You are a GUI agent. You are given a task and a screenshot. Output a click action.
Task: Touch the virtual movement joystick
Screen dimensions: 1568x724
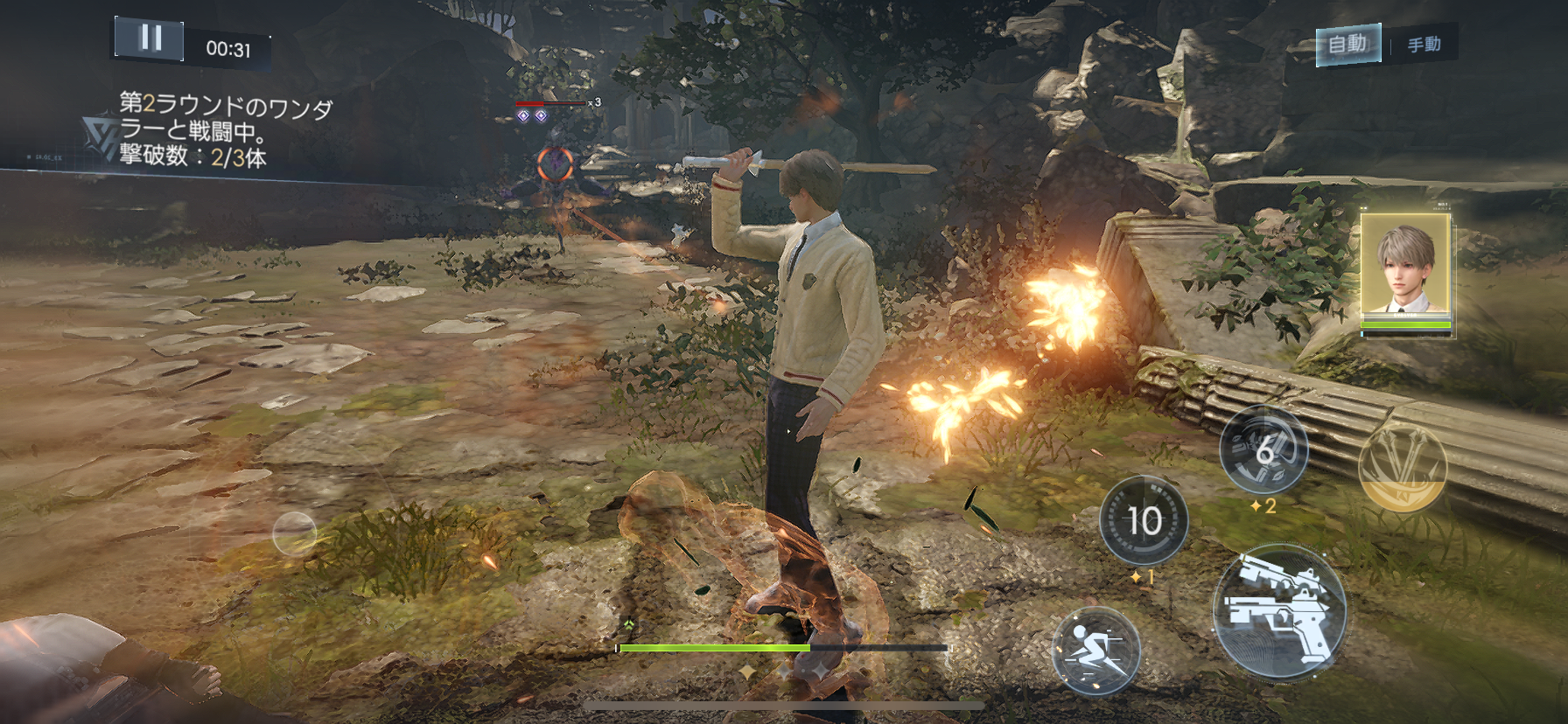[x=294, y=533]
